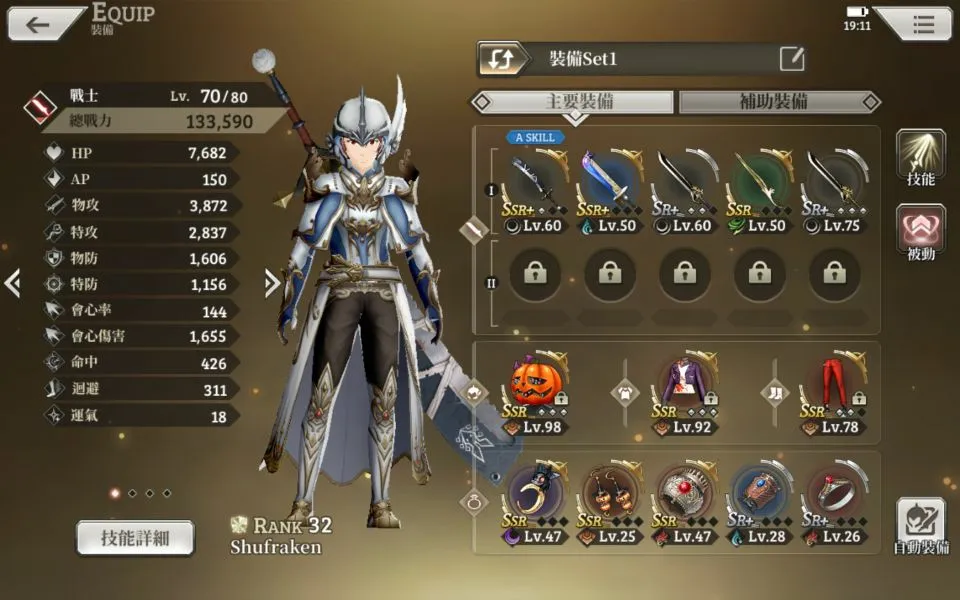Switch to the 補助裝備 tab

click(x=773, y=102)
